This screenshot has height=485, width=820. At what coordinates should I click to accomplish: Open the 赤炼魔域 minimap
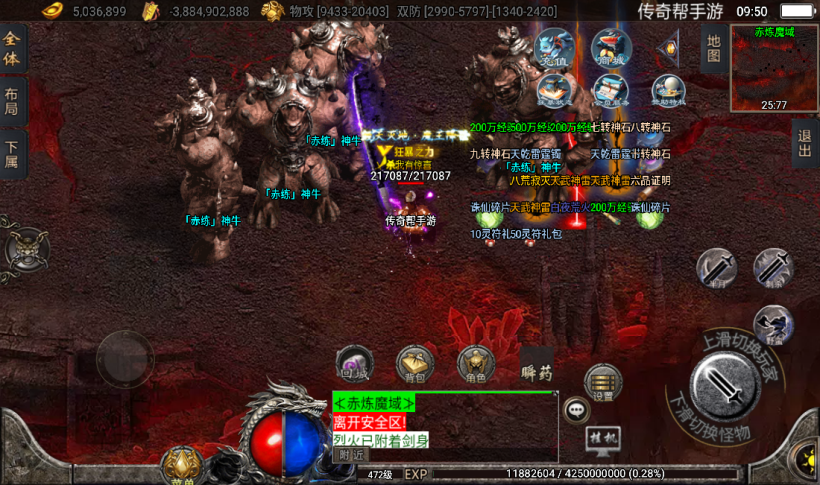(x=774, y=67)
